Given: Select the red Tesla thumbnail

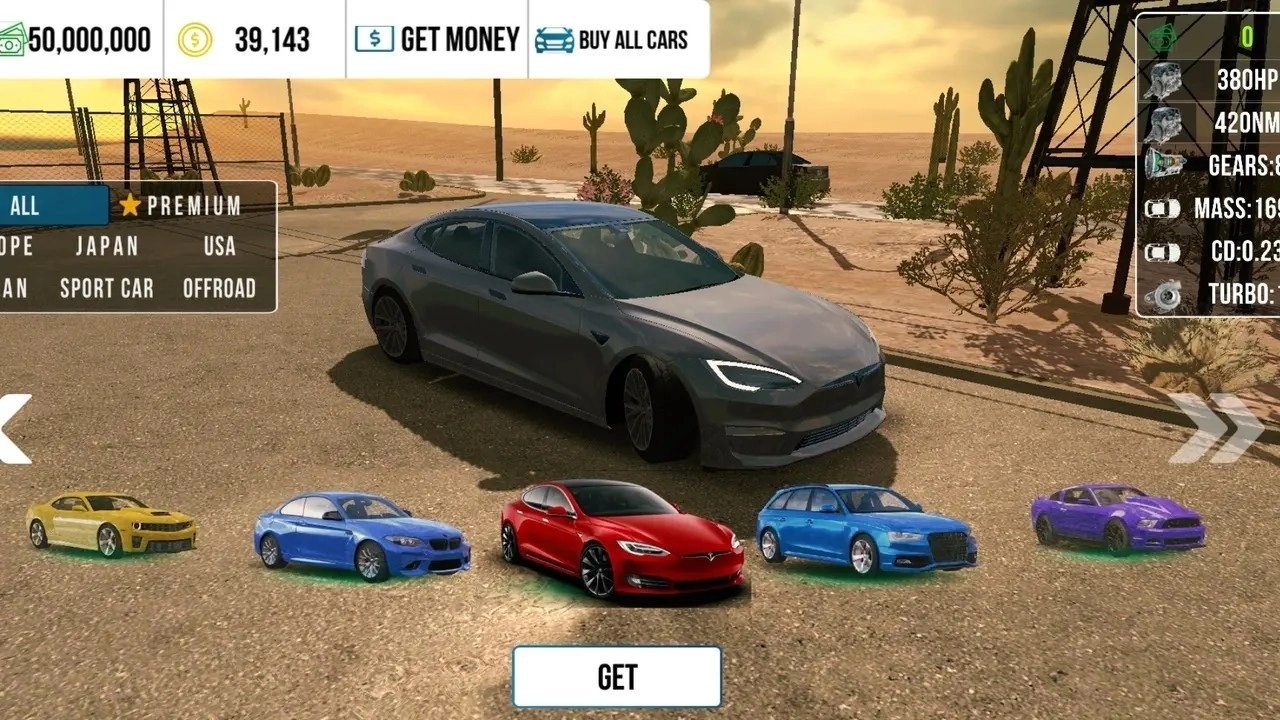Looking at the screenshot, I should (x=622, y=540).
